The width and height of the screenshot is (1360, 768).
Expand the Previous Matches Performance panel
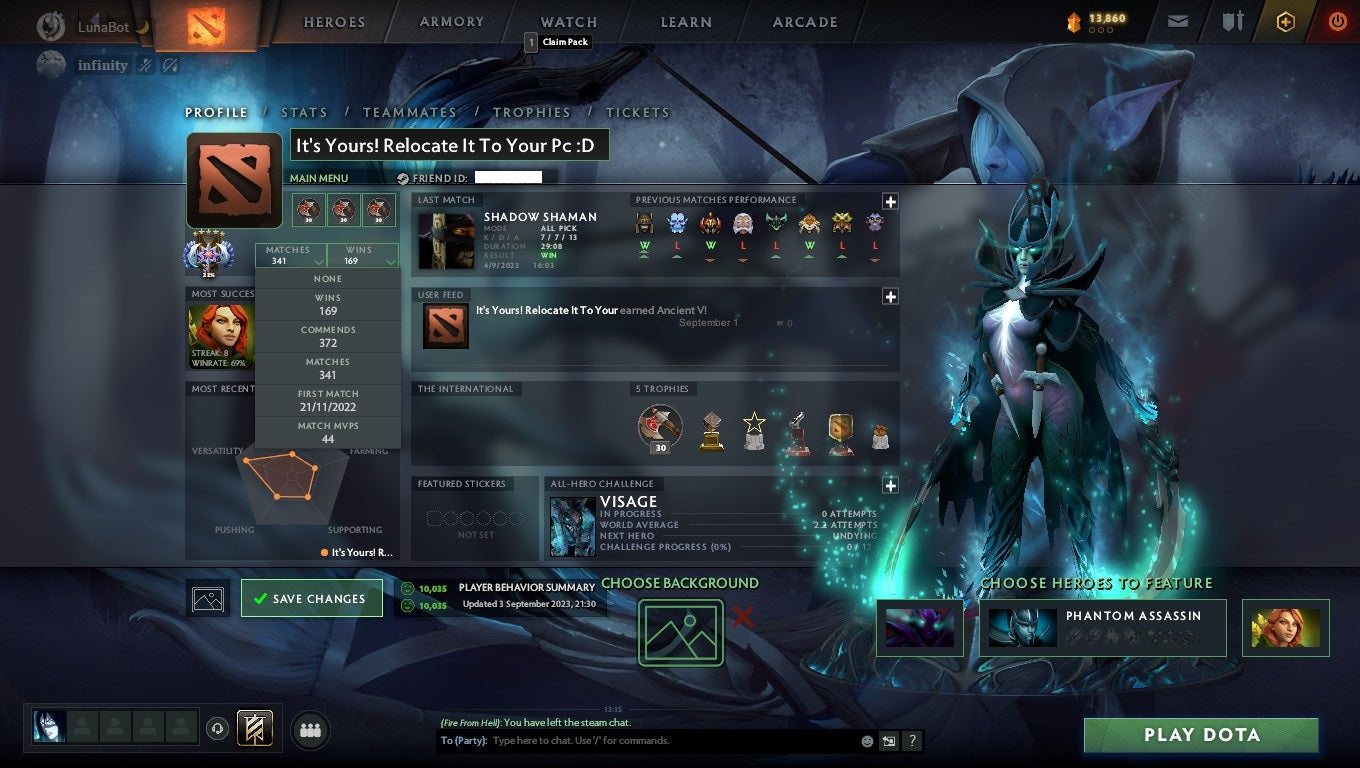[x=889, y=201]
